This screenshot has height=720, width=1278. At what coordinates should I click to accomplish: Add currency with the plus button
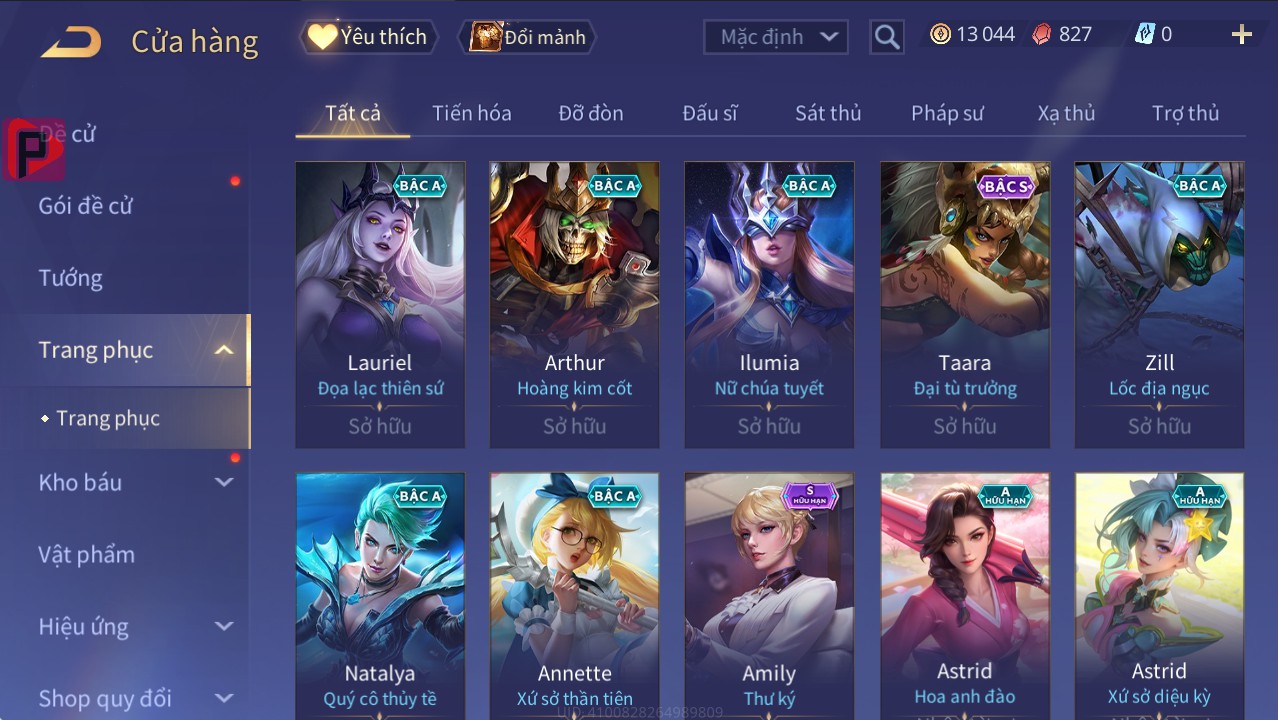pyautogui.click(x=1241, y=35)
